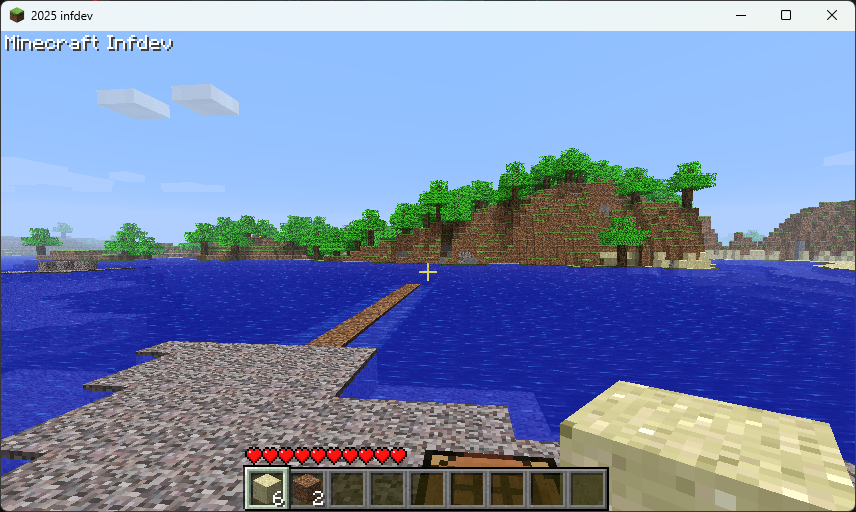Screen dimensions: 856x512
Task: Maximize the game window
Action: click(786, 15)
